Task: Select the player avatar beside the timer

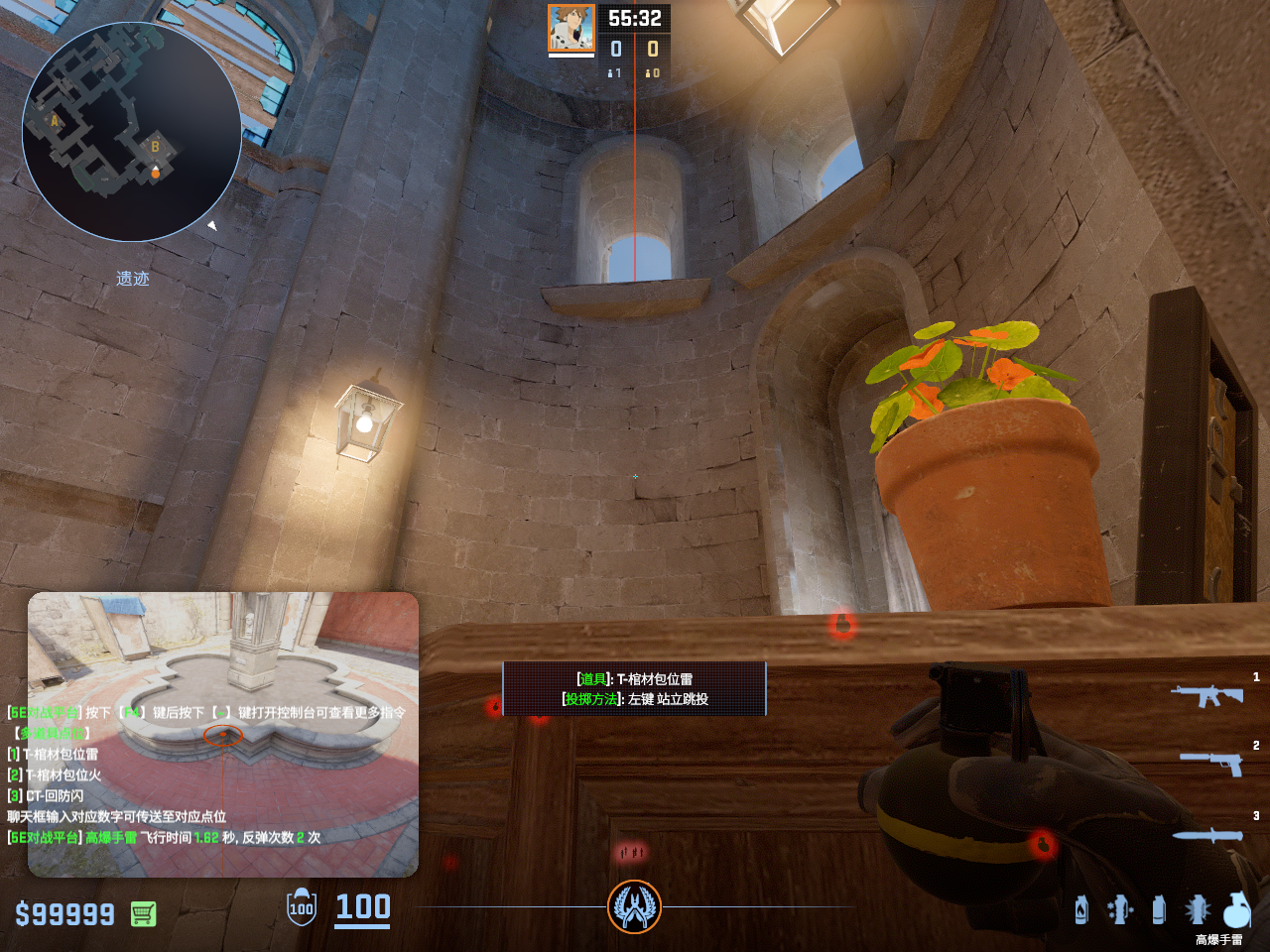Action: (571, 29)
